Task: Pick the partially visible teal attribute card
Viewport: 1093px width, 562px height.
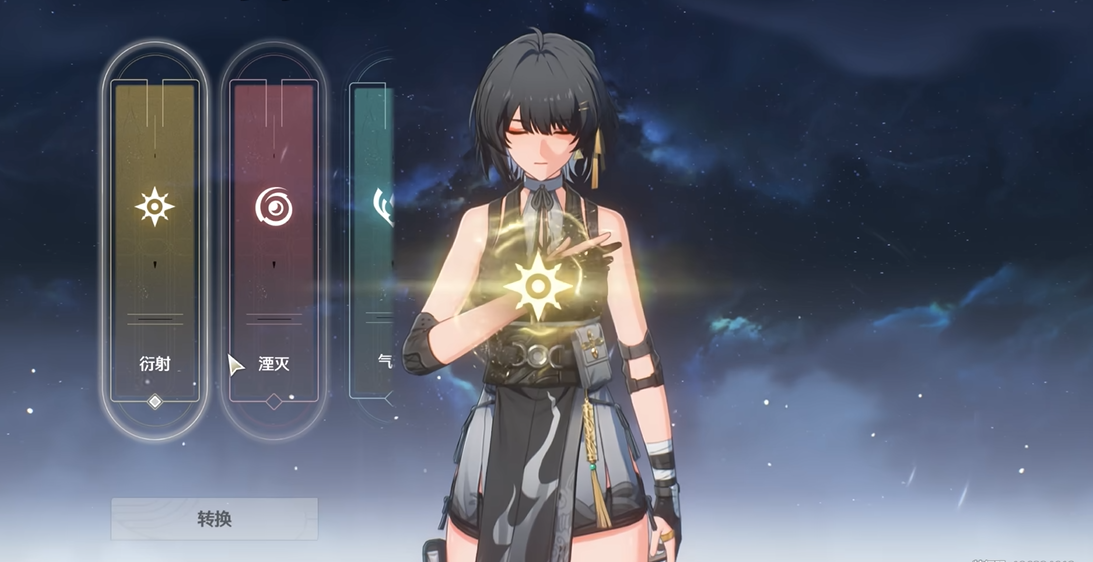Action: (373, 240)
